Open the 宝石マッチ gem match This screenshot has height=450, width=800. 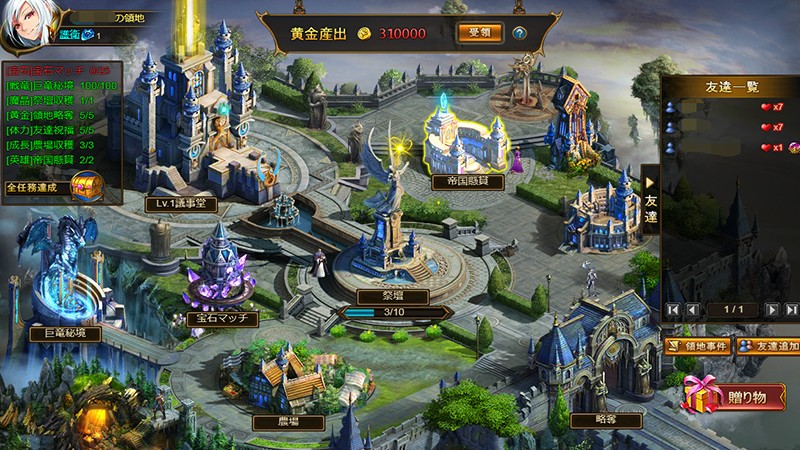(222, 318)
